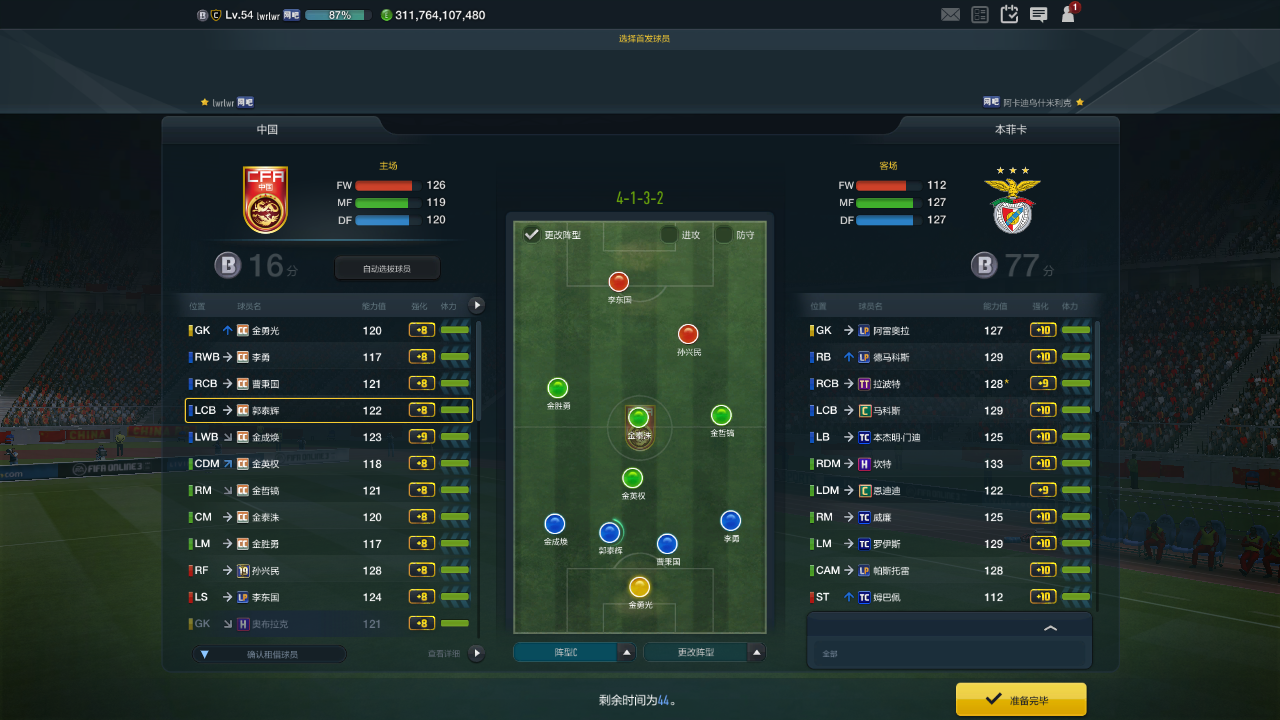Open the friends icon with notification badge
Image resolution: width=1280 pixels, height=720 pixels.
(x=1069, y=14)
